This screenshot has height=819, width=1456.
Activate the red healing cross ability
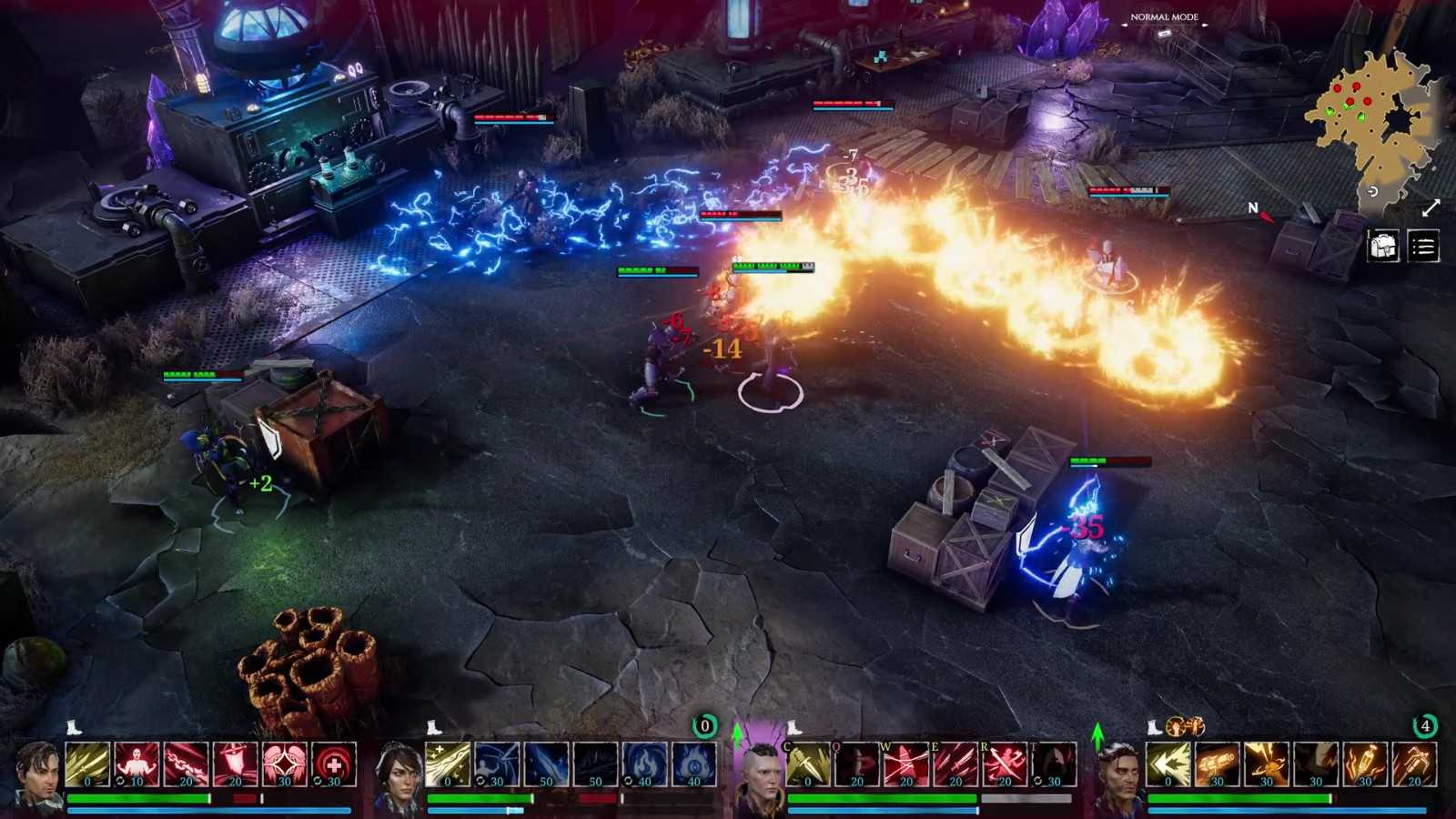coord(334,763)
